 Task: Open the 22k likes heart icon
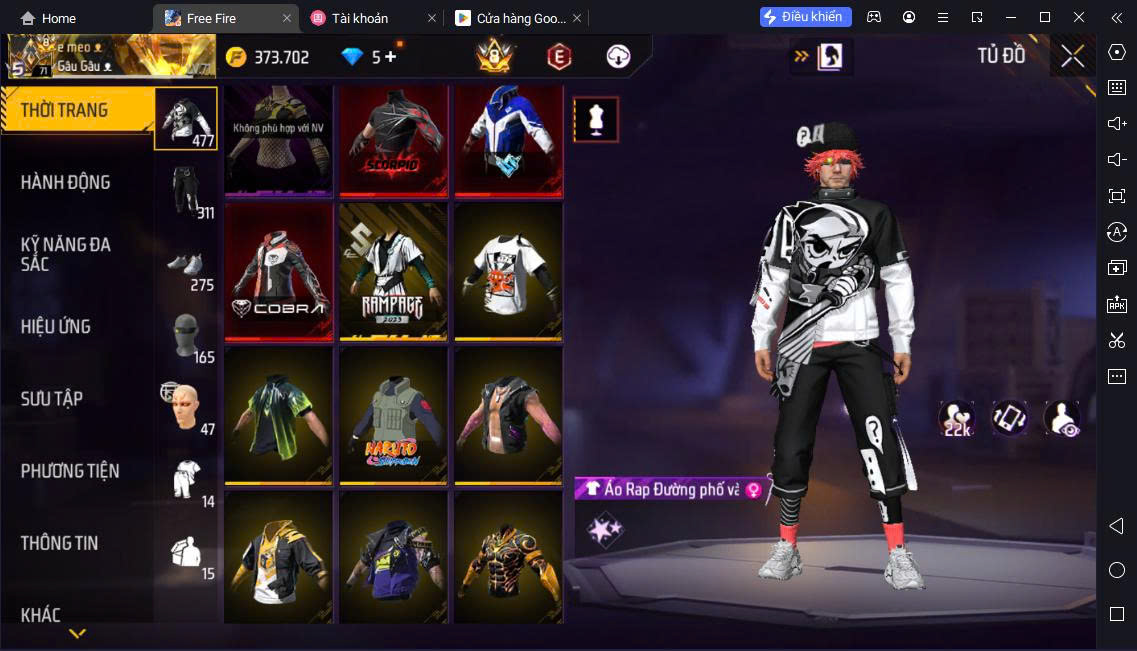[956, 418]
